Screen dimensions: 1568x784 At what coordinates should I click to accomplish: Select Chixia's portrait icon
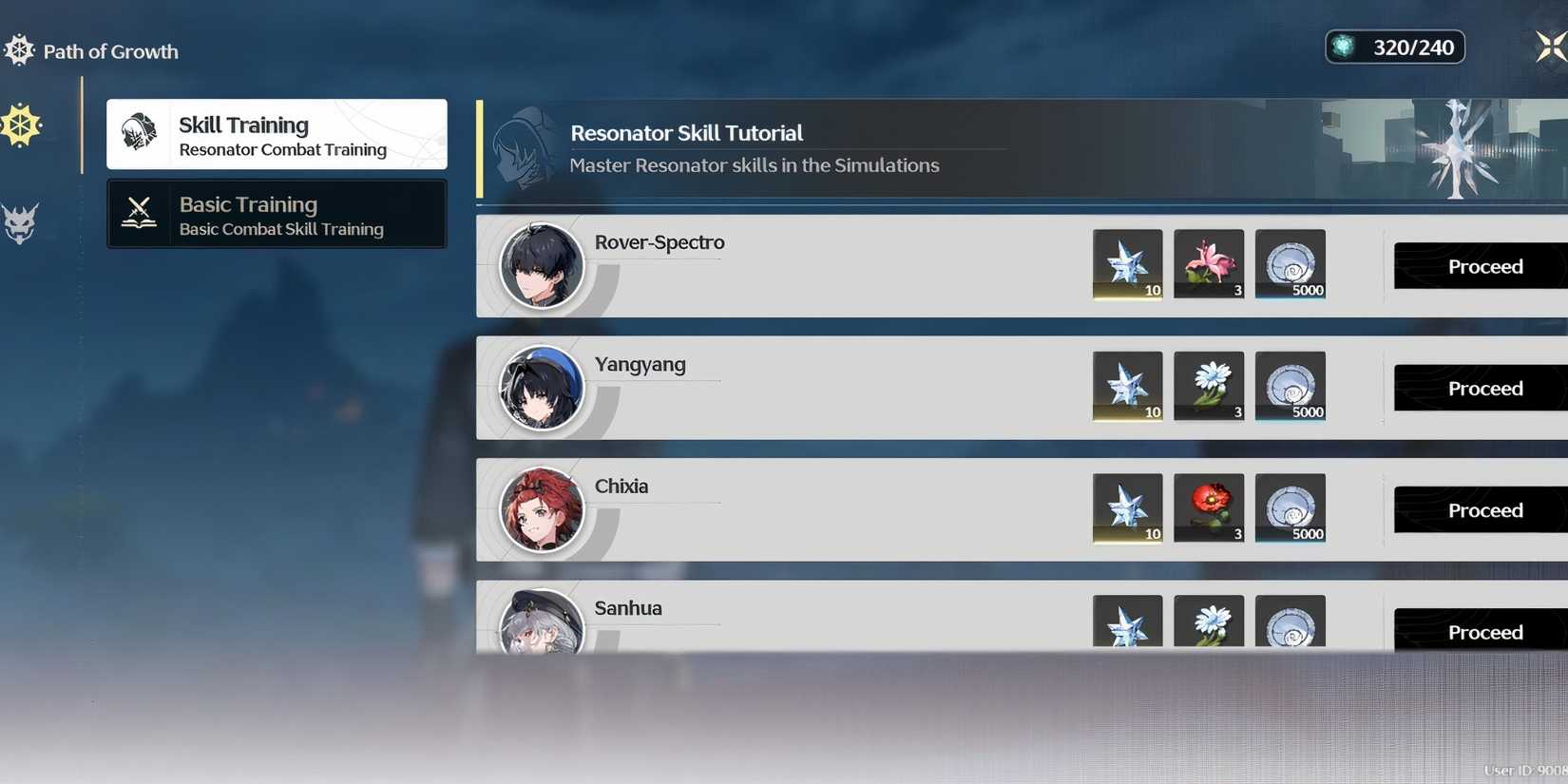[x=542, y=509]
